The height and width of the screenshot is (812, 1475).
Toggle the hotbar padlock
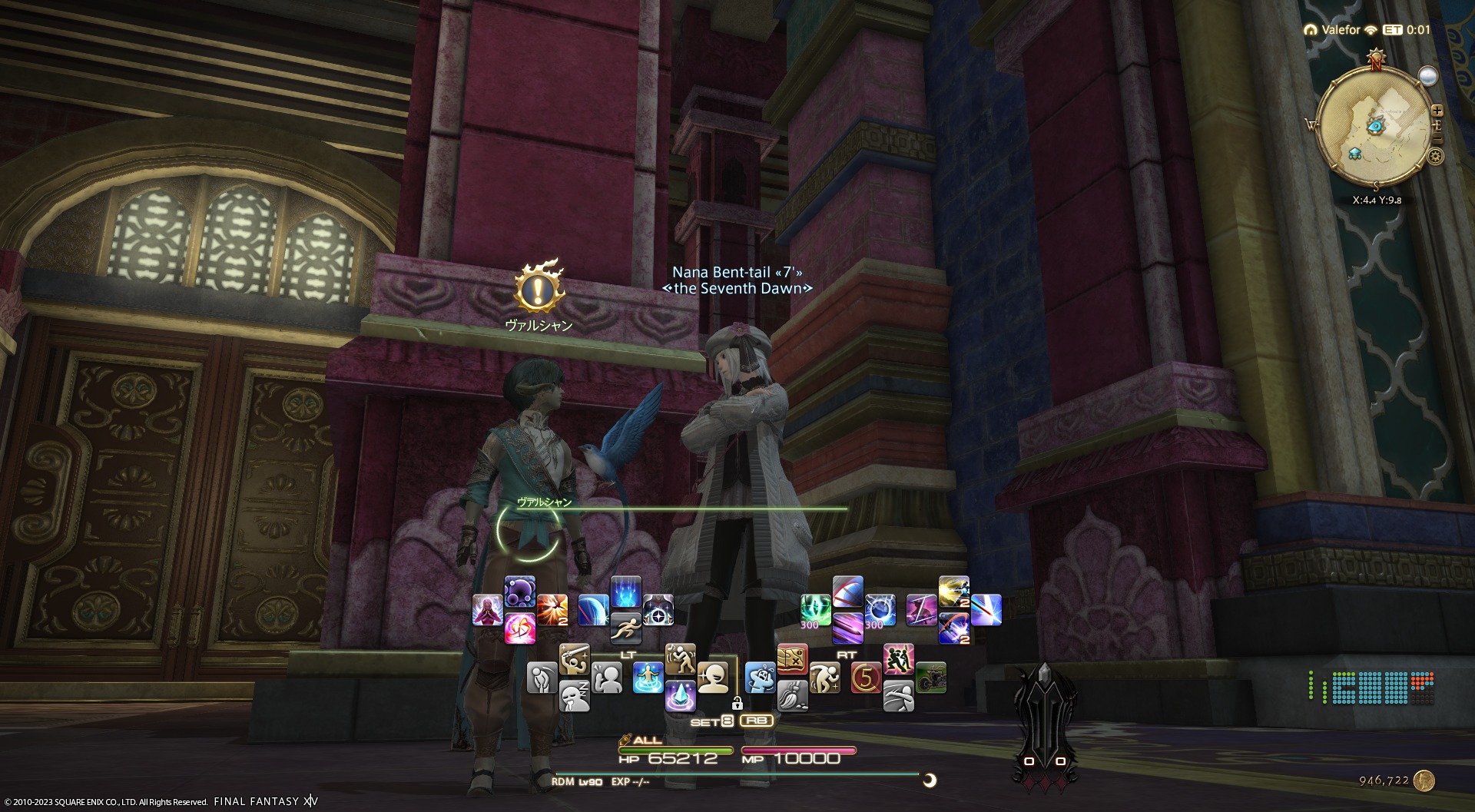click(737, 703)
